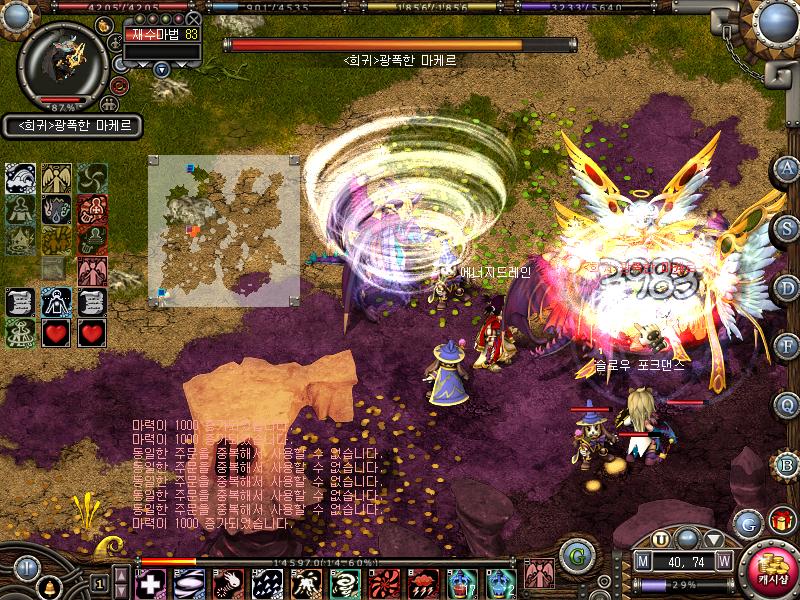Click the W button beside the coordinates
This screenshot has width=800, height=600.
(x=723, y=562)
